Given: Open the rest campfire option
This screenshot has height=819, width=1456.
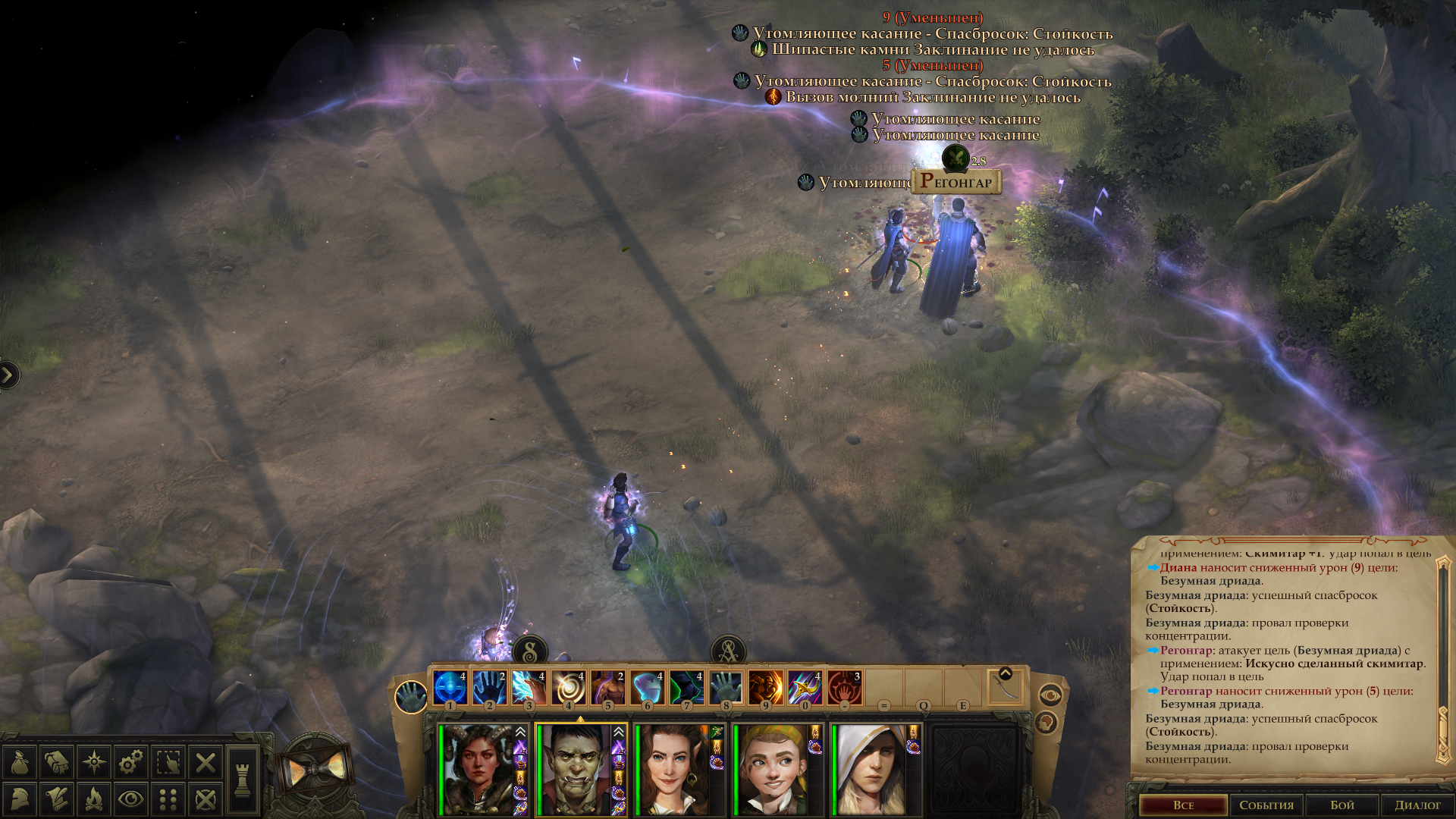Looking at the screenshot, I should coord(94,799).
